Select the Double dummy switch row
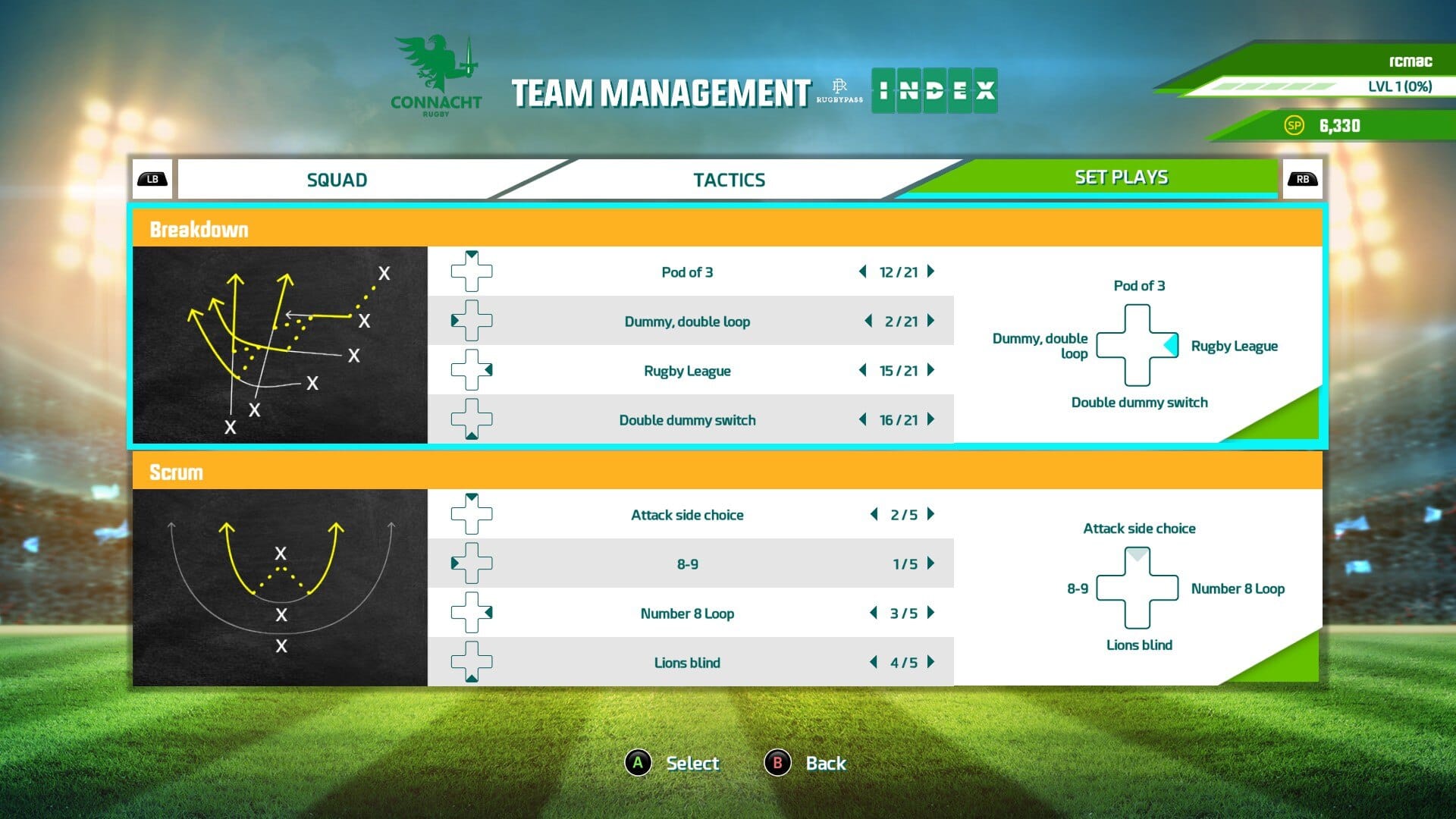The width and height of the screenshot is (1456, 819). (687, 420)
